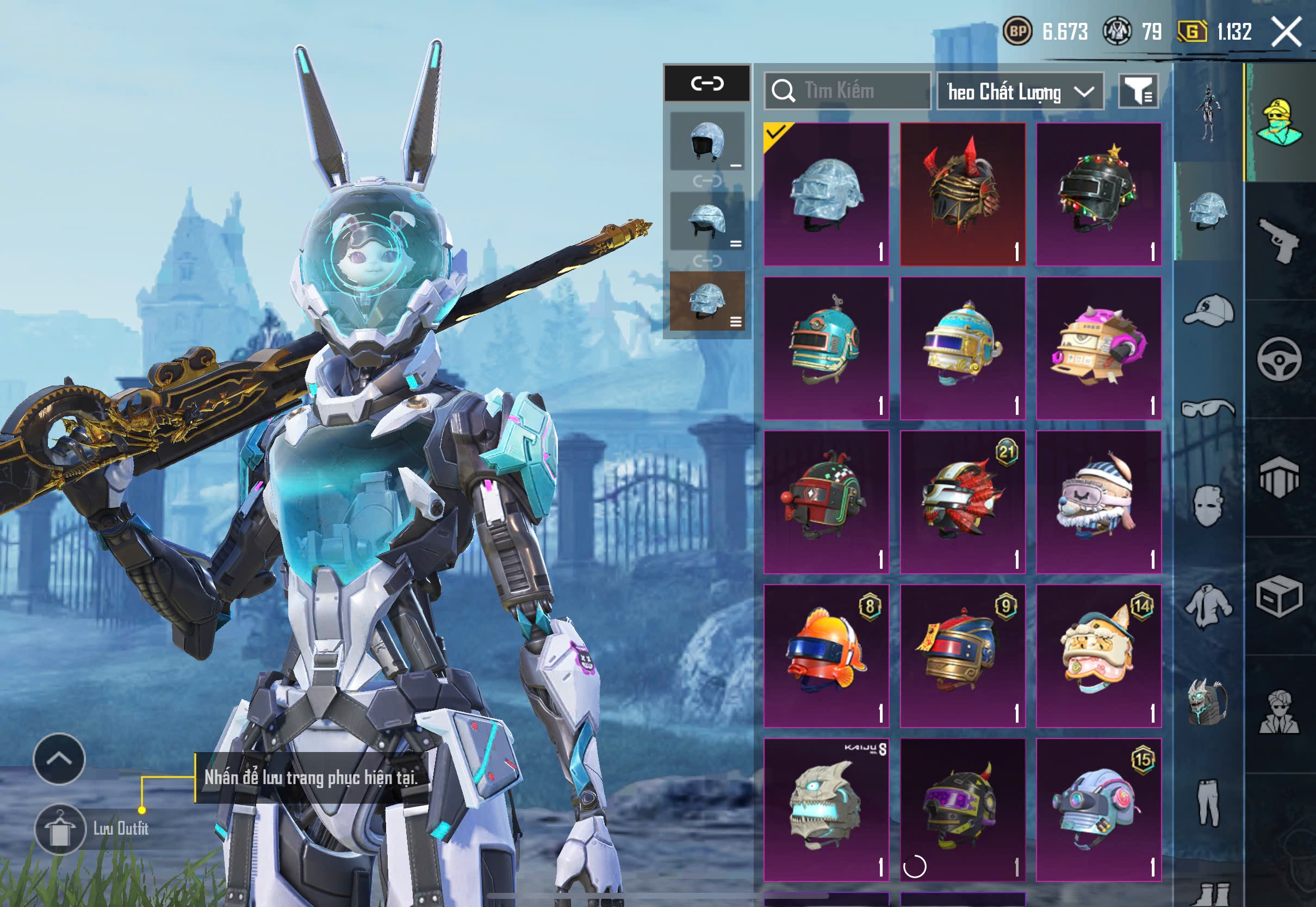This screenshot has height=907, width=1316.
Task: Open the Theo Chất Lượng sort dropdown
Action: [1020, 91]
